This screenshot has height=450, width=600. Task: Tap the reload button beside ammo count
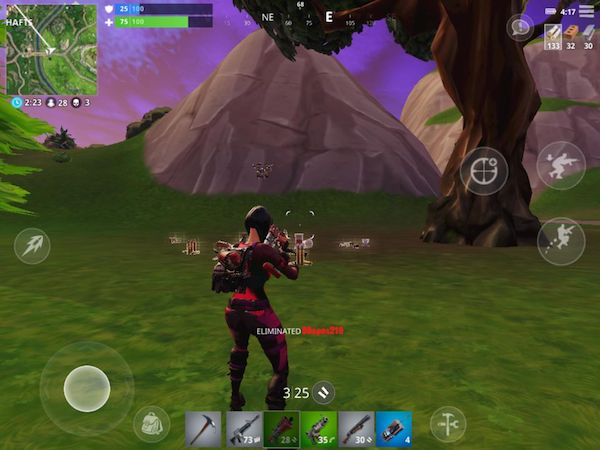pyautogui.click(x=323, y=393)
